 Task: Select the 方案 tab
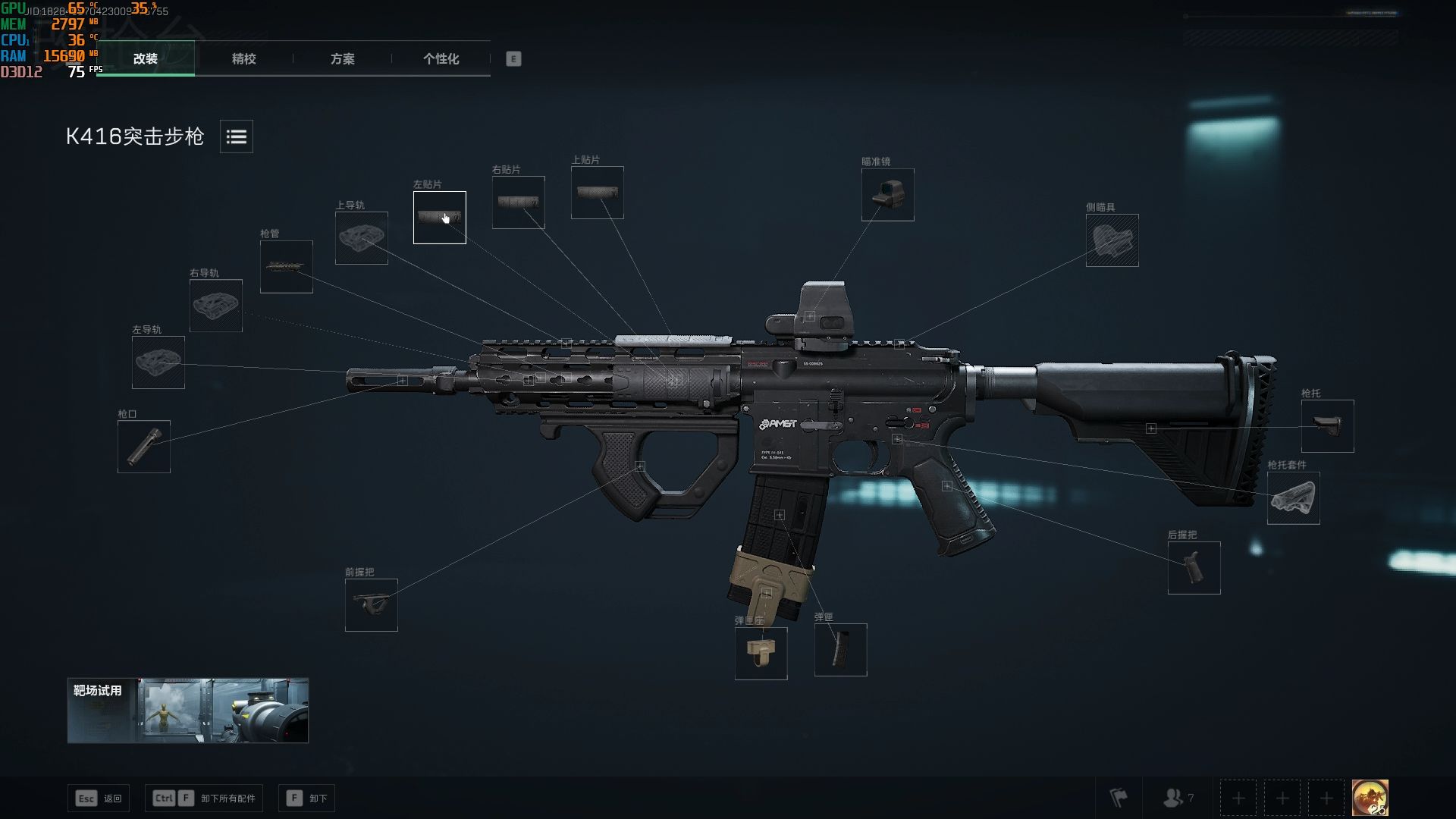pyautogui.click(x=342, y=58)
